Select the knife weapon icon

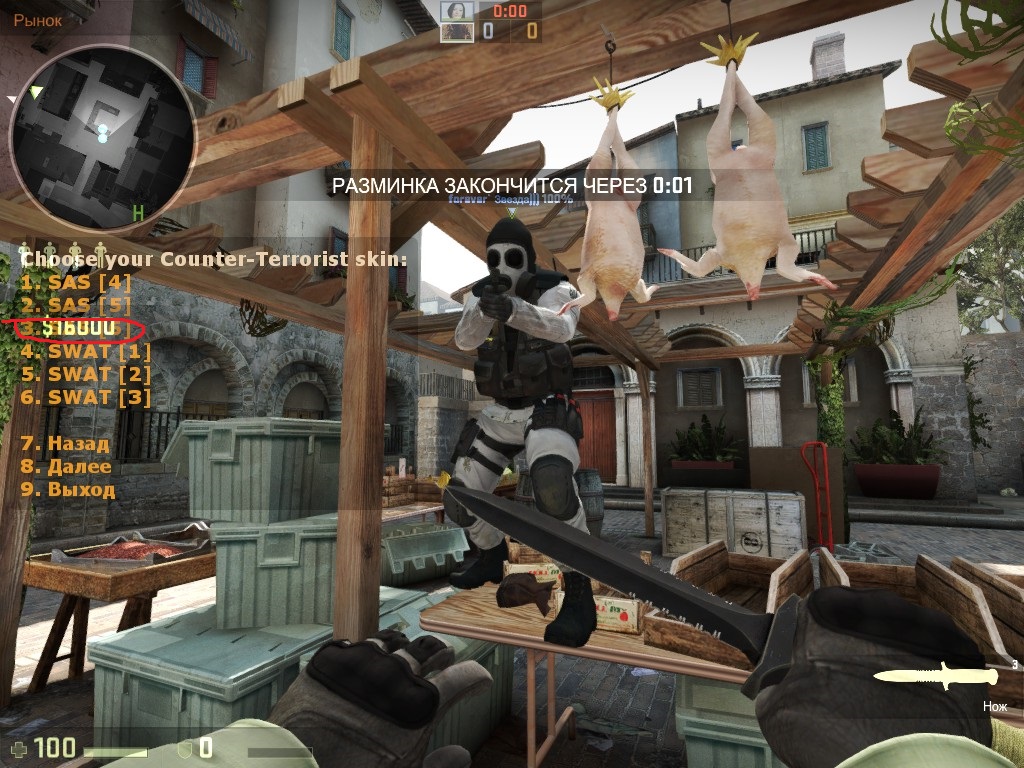[x=935, y=677]
